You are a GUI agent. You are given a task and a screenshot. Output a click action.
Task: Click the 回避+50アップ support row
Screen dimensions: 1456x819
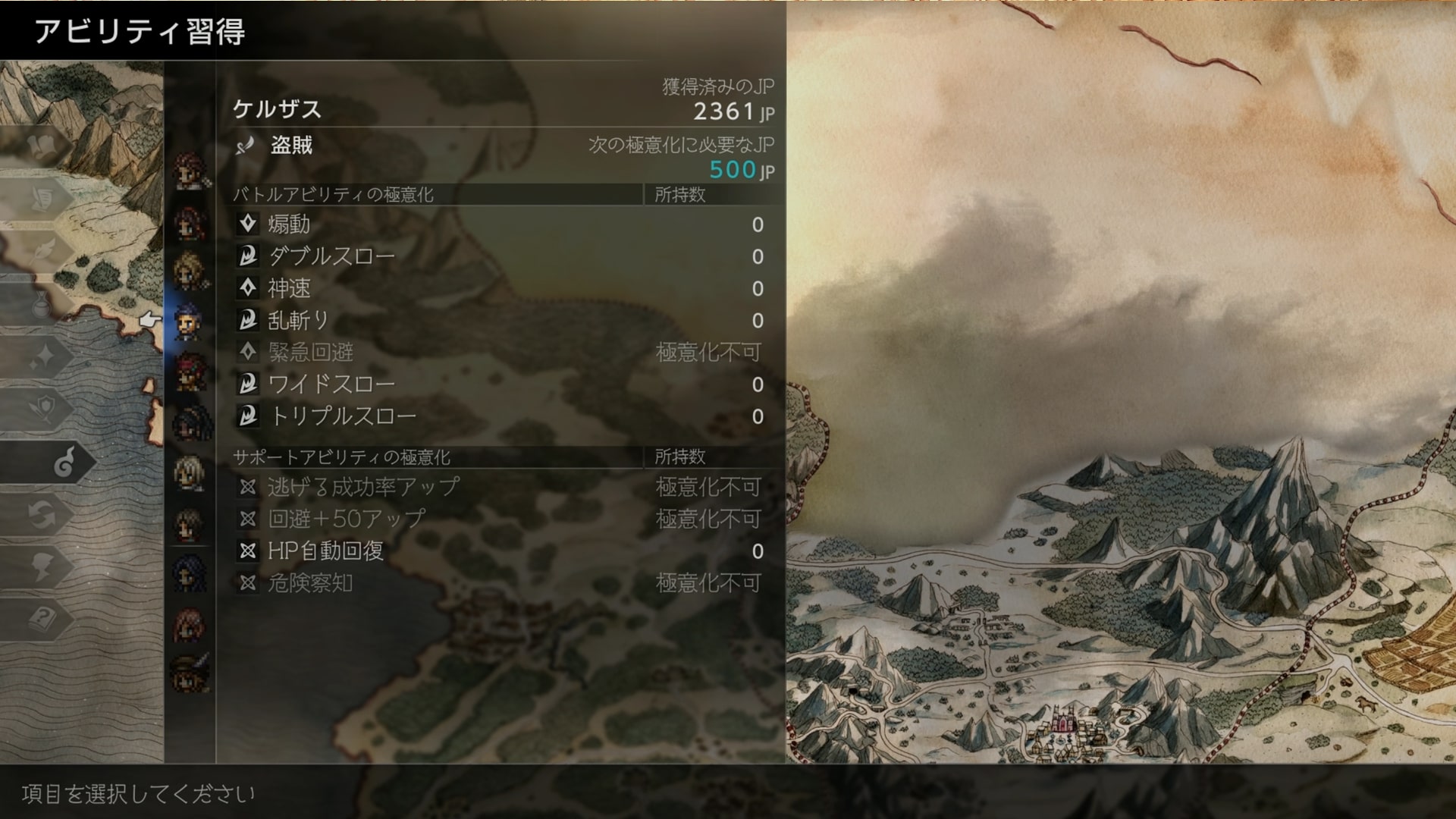[347, 519]
